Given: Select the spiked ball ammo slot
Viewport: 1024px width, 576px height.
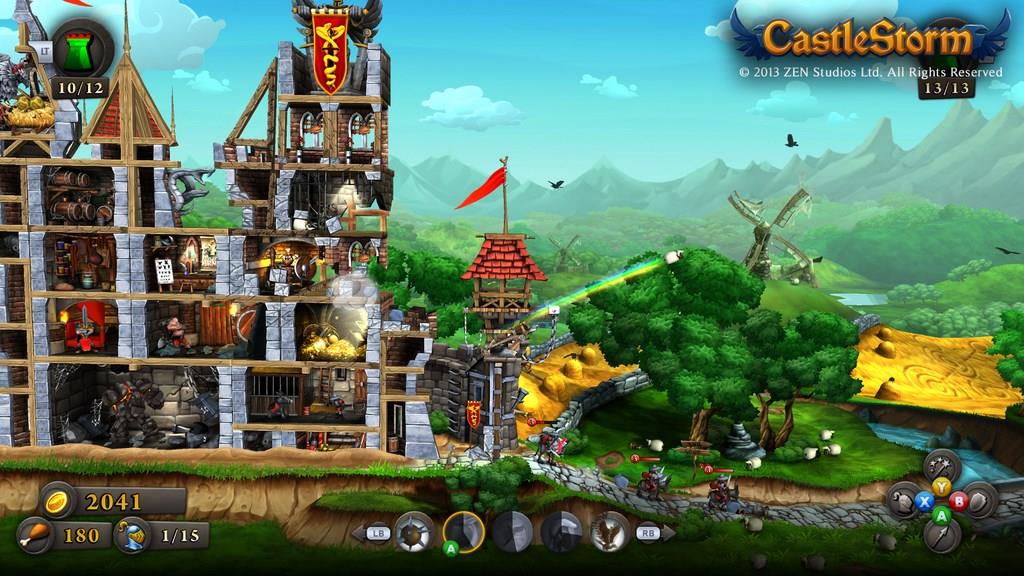Looking at the screenshot, I should (x=414, y=532).
